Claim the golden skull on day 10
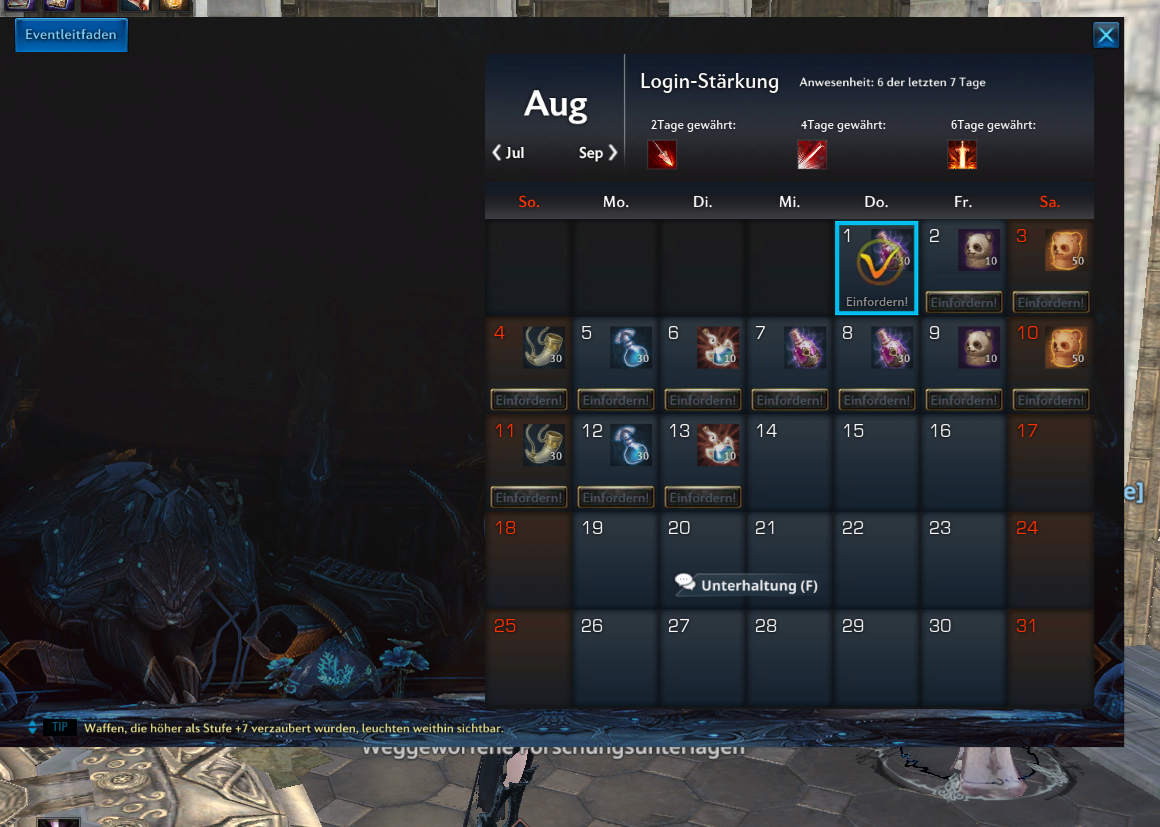 tap(1050, 400)
